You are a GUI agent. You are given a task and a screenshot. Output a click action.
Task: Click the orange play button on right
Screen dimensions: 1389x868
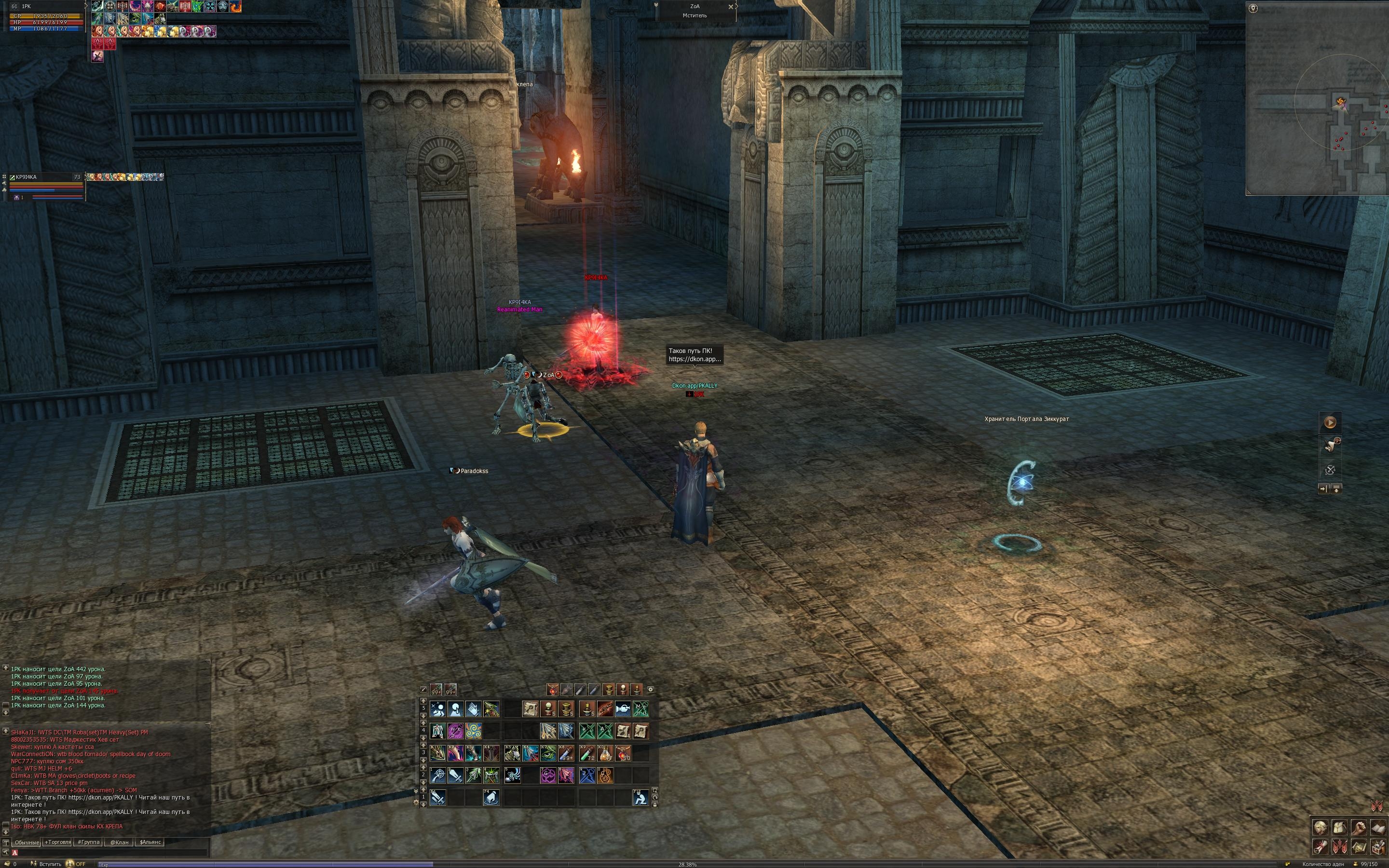coord(1329,422)
